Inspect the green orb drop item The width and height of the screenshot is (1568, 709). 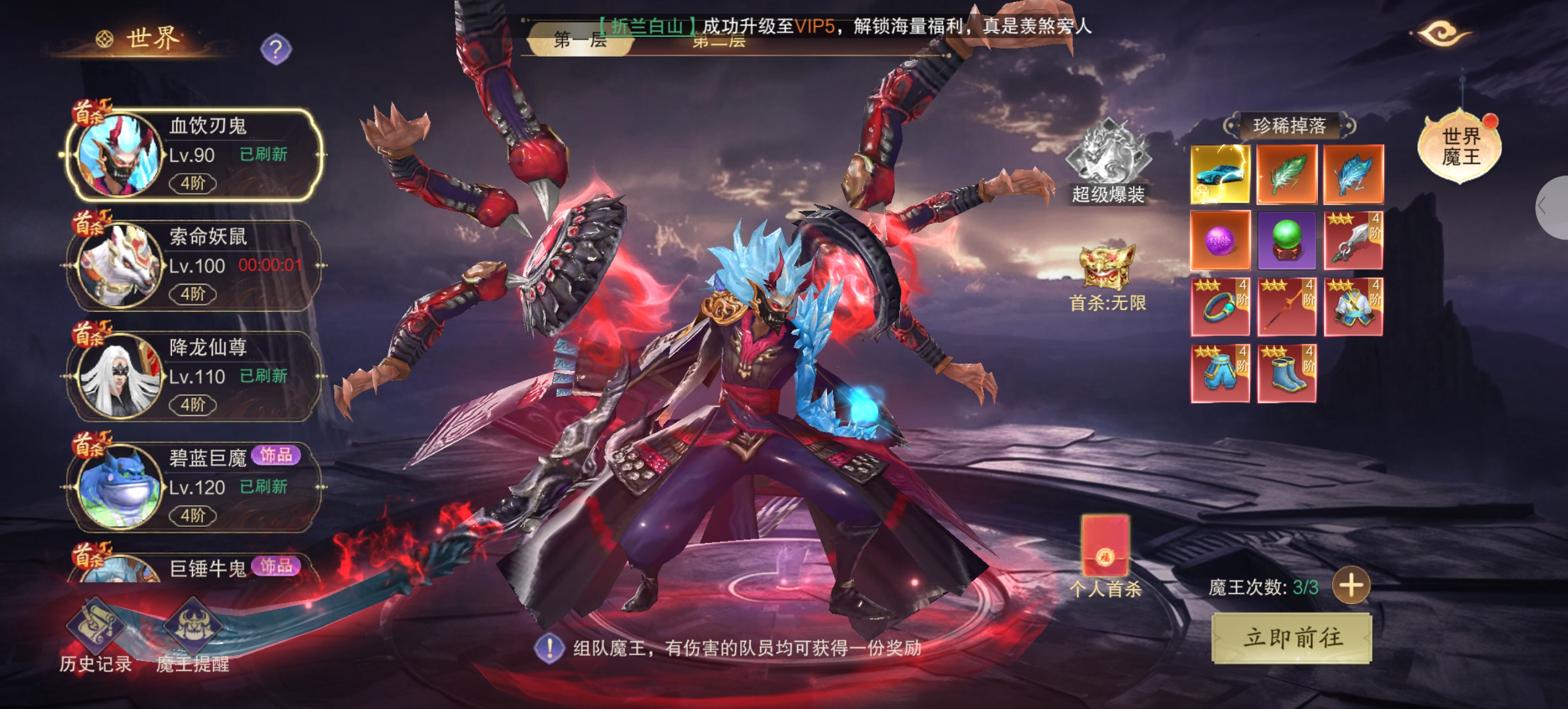[1287, 240]
